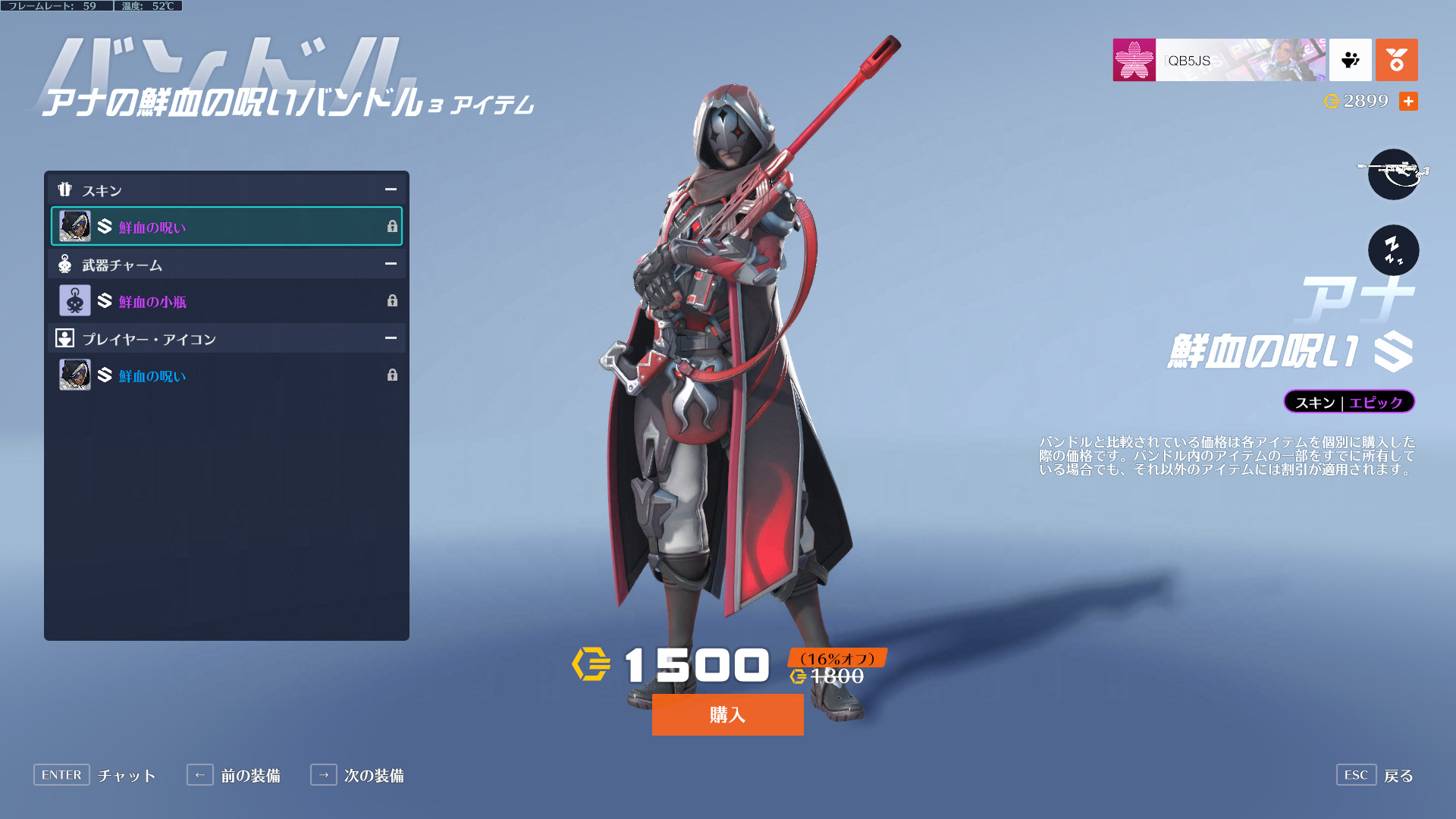Image resolution: width=1456 pixels, height=819 pixels.
Task: Select the 鮮血の呪い skin row
Action: [x=226, y=226]
